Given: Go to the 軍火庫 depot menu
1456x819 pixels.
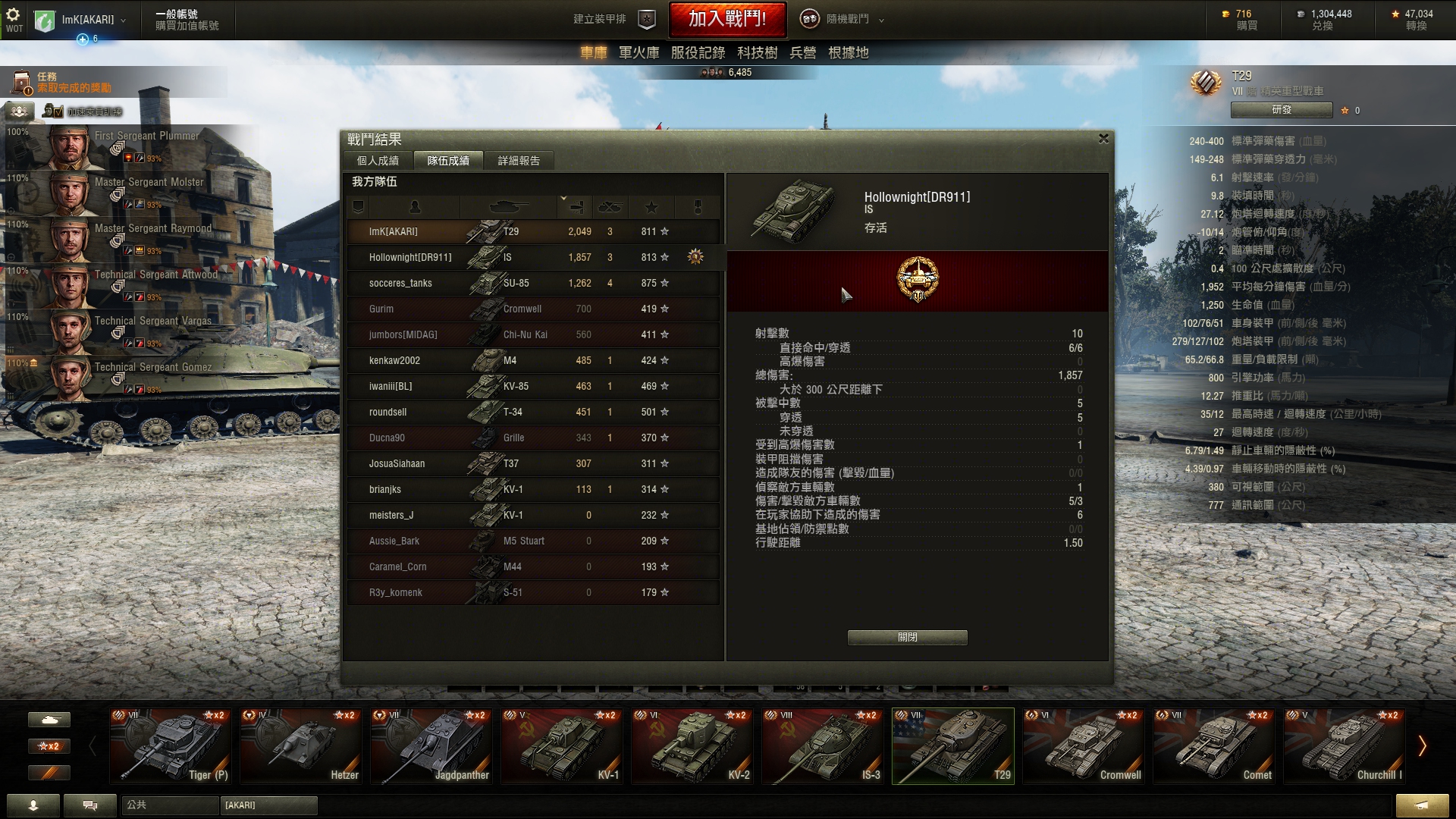Looking at the screenshot, I should [639, 52].
